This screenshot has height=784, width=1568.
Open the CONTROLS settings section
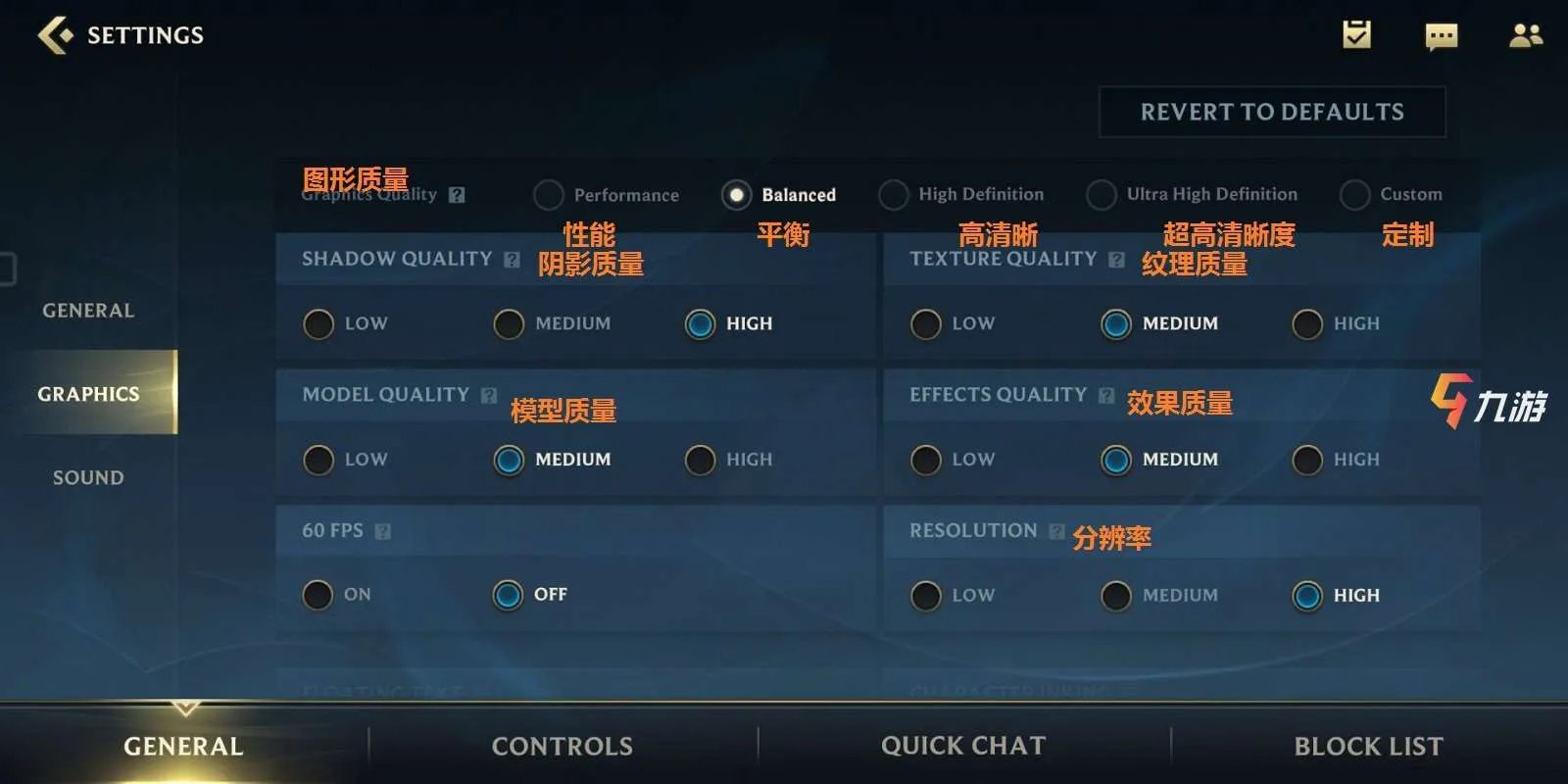pyautogui.click(x=561, y=745)
